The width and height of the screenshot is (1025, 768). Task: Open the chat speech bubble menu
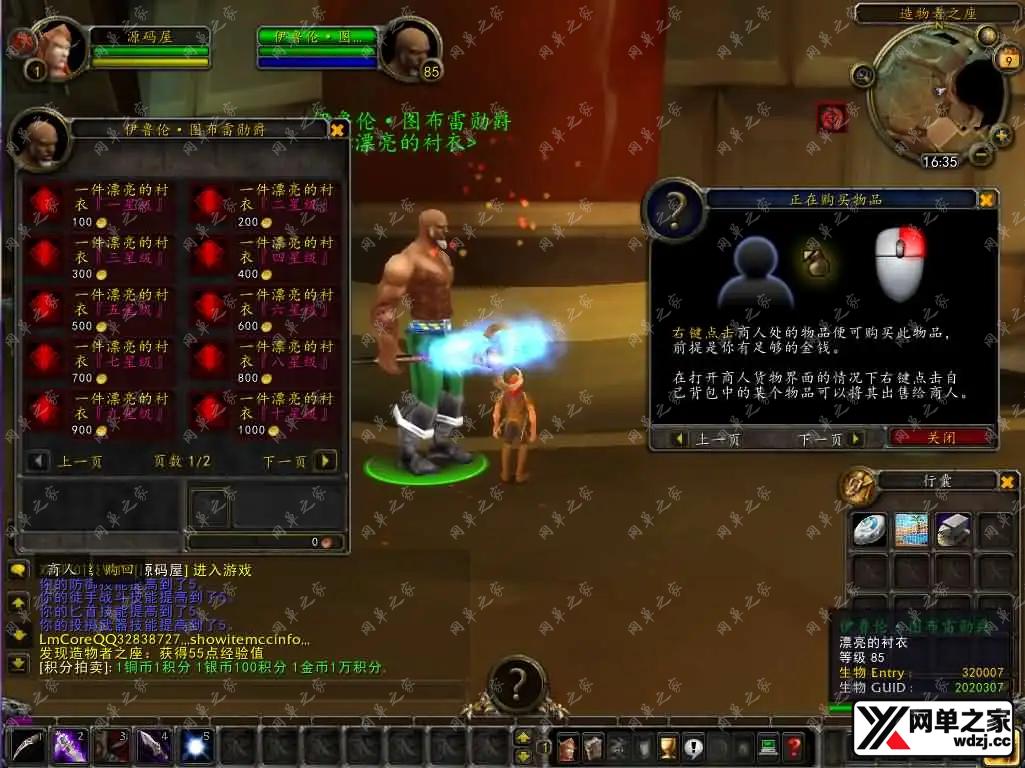coord(18,570)
